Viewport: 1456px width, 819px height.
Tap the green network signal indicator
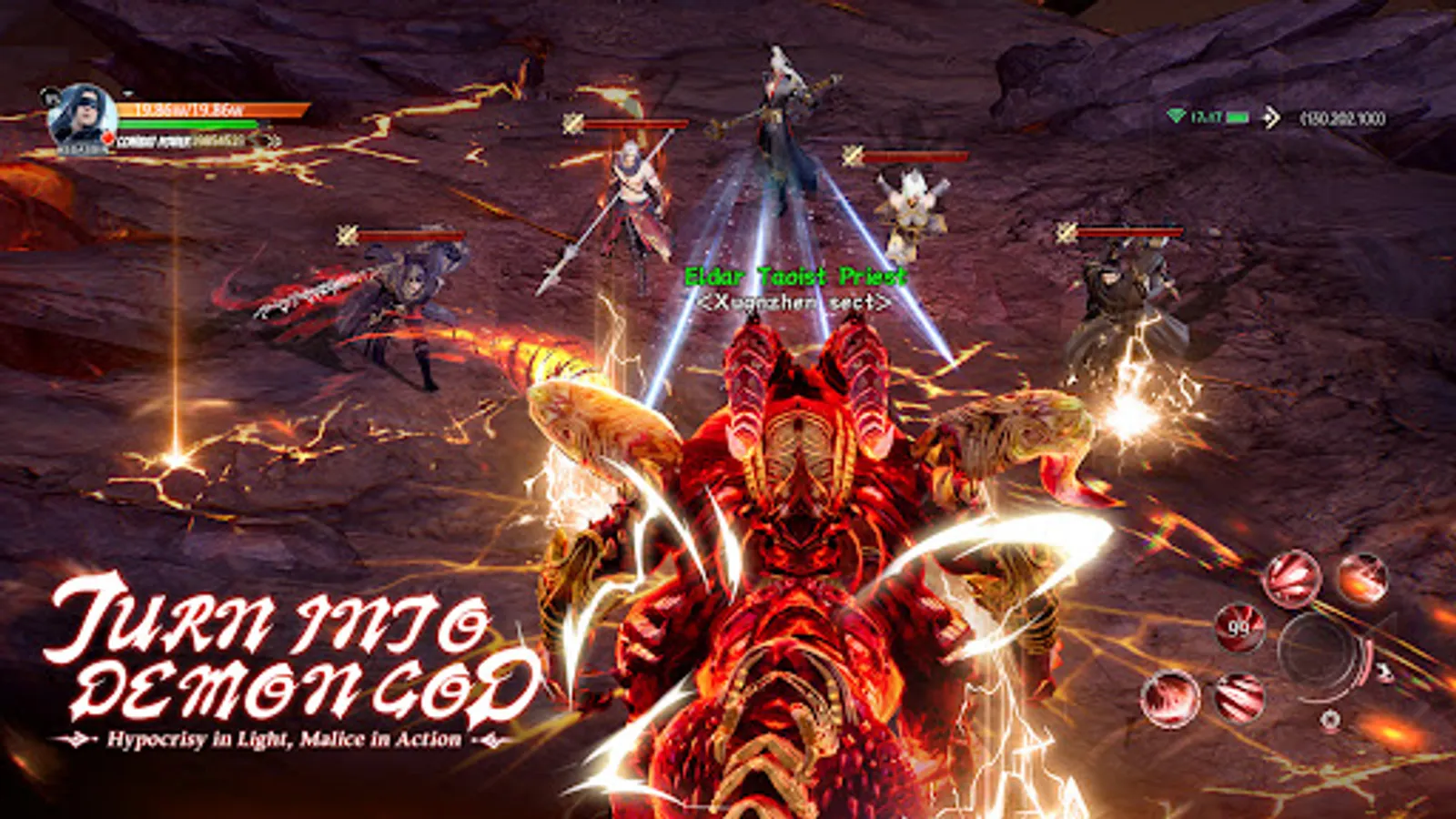pos(1177,116)
